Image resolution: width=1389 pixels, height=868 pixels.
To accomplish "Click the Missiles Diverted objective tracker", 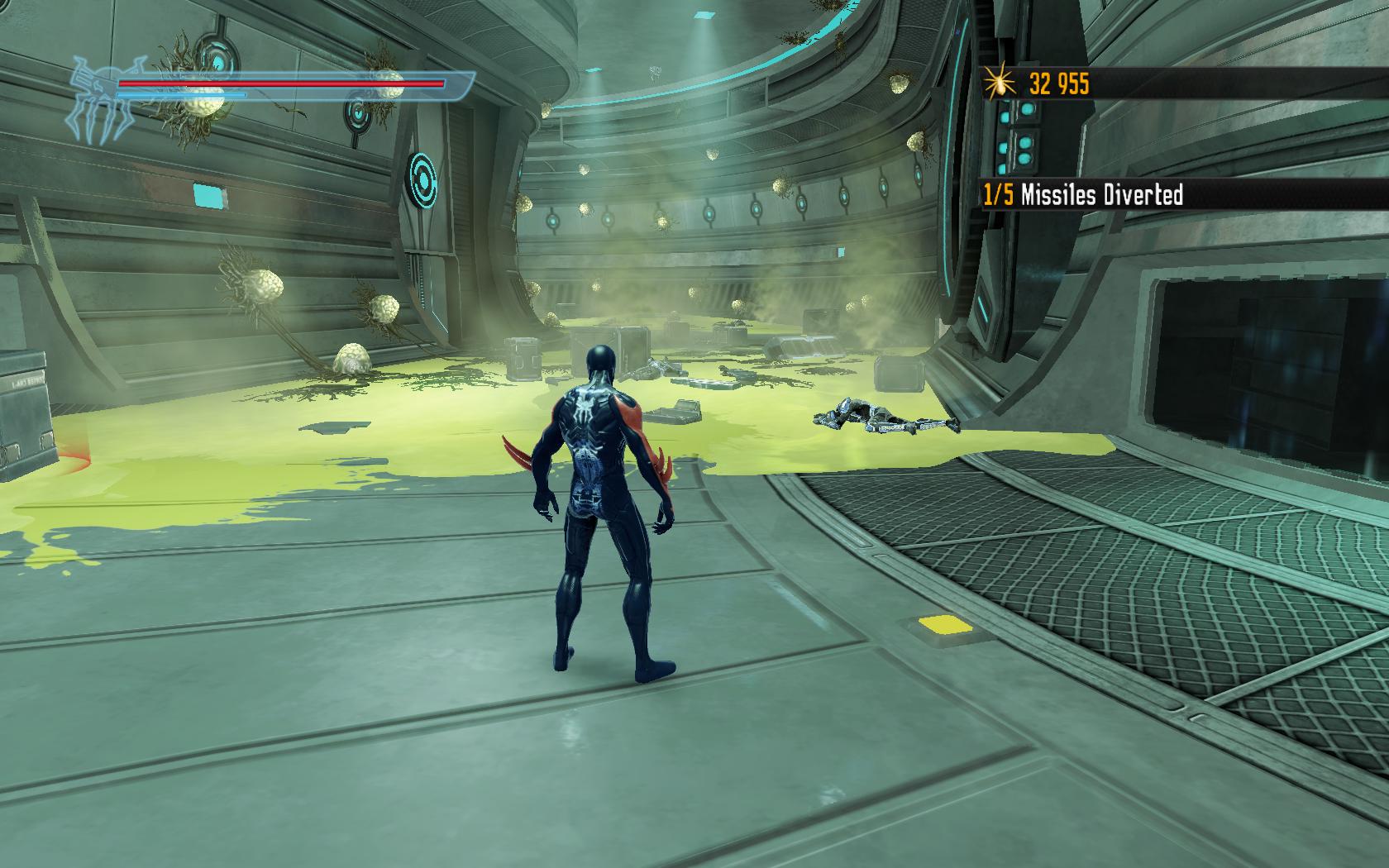I will tap(1083, 195).
